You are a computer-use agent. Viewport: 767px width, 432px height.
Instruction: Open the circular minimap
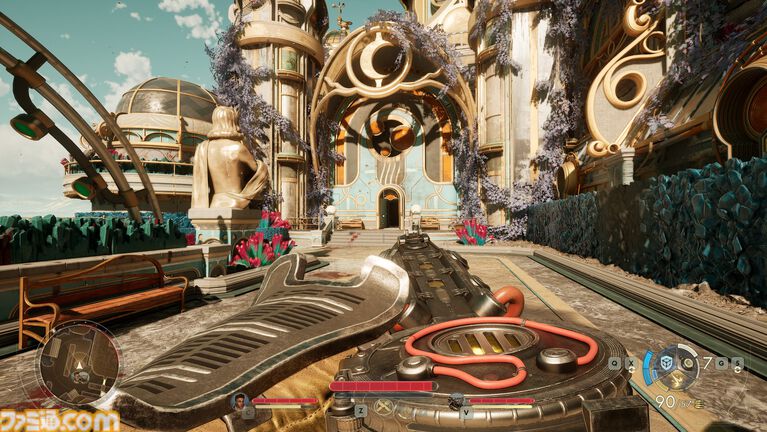coord(78,362)
